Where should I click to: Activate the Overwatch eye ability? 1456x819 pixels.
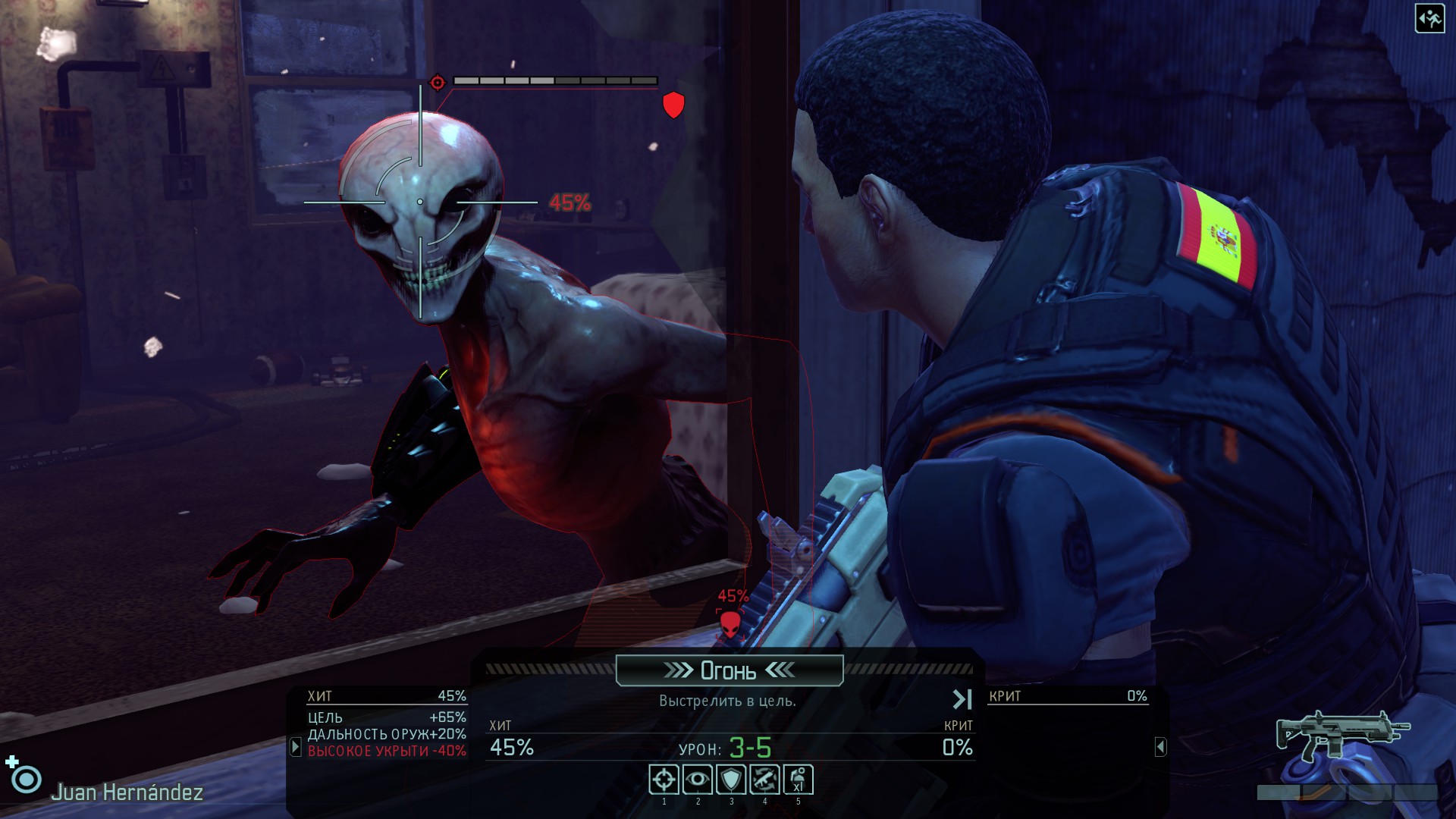coord(697,780)
